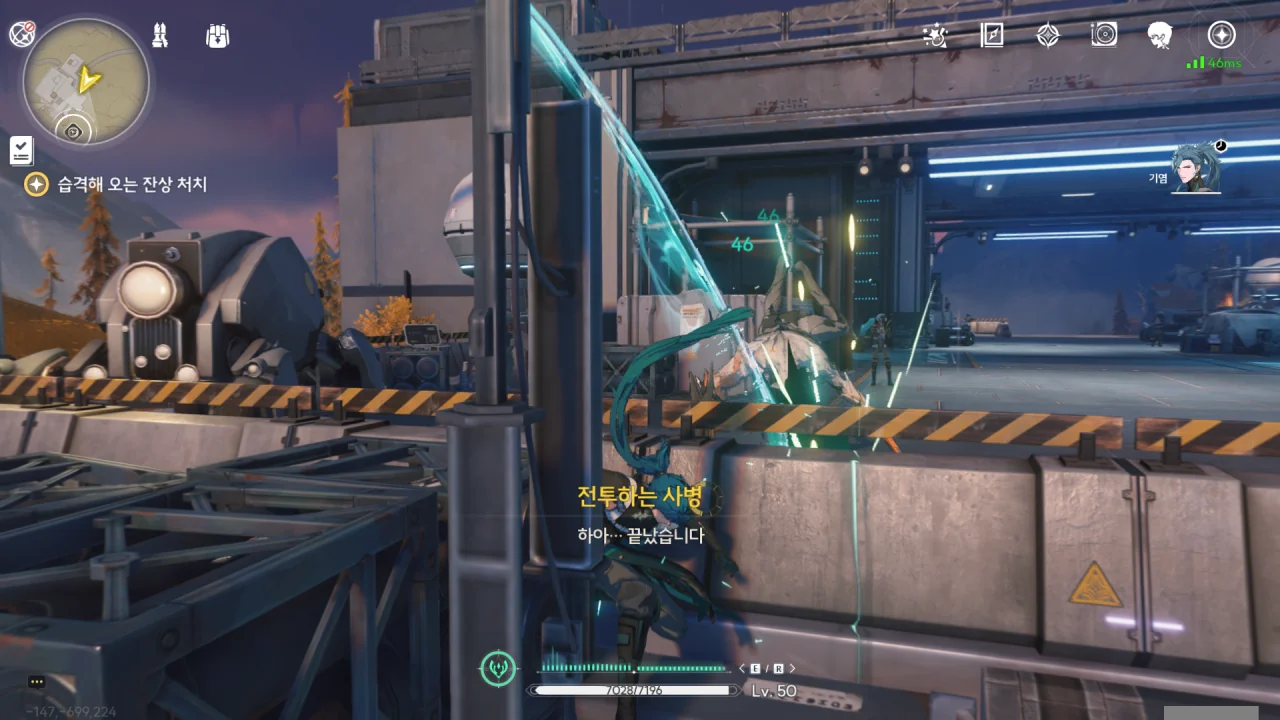Image resolution: width=1280 pixels, height=720 pixels.
Task: Open the record disc player icon
Action: (1103, 35)
